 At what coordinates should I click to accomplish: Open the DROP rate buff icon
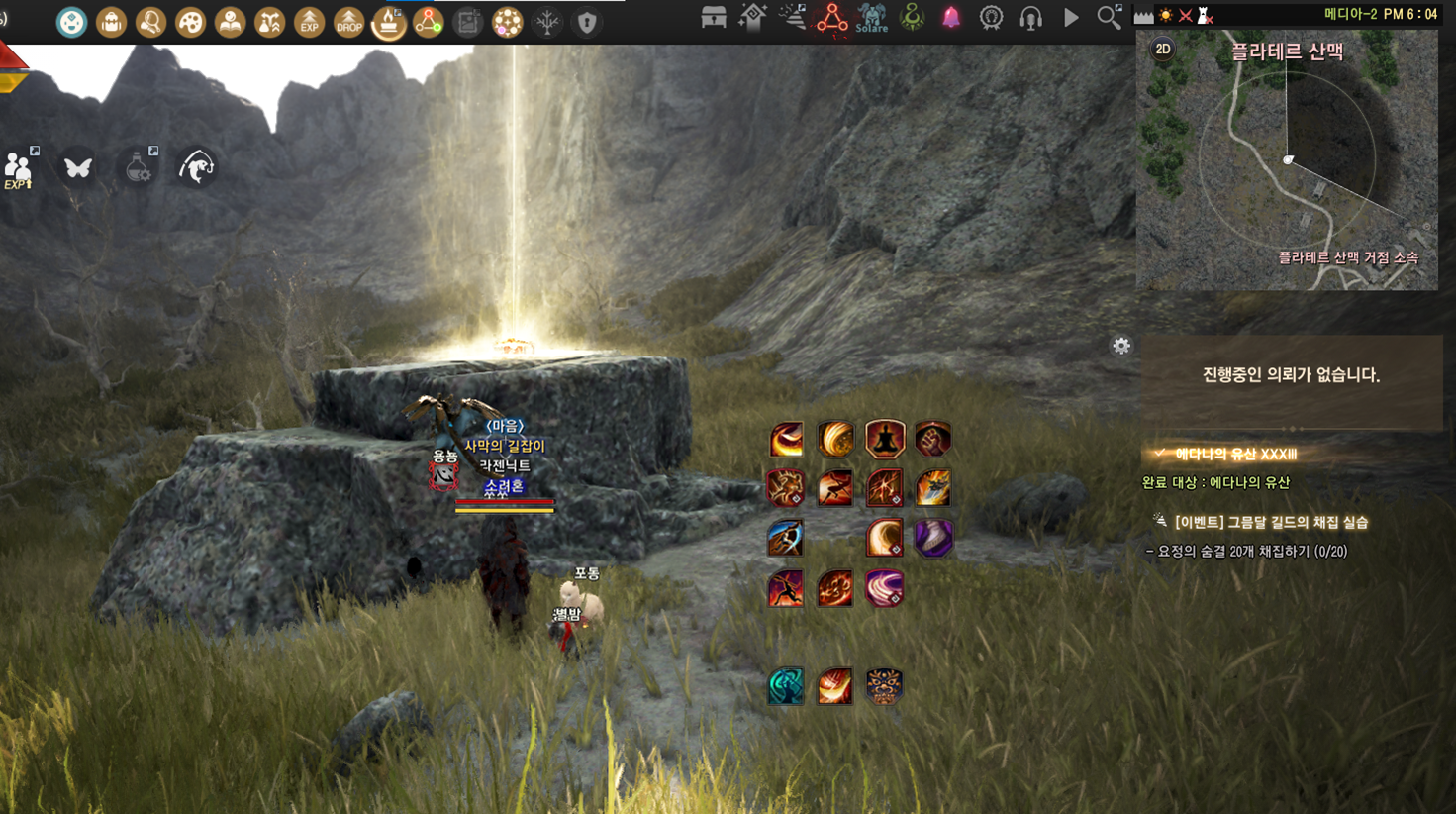(348, 22)
